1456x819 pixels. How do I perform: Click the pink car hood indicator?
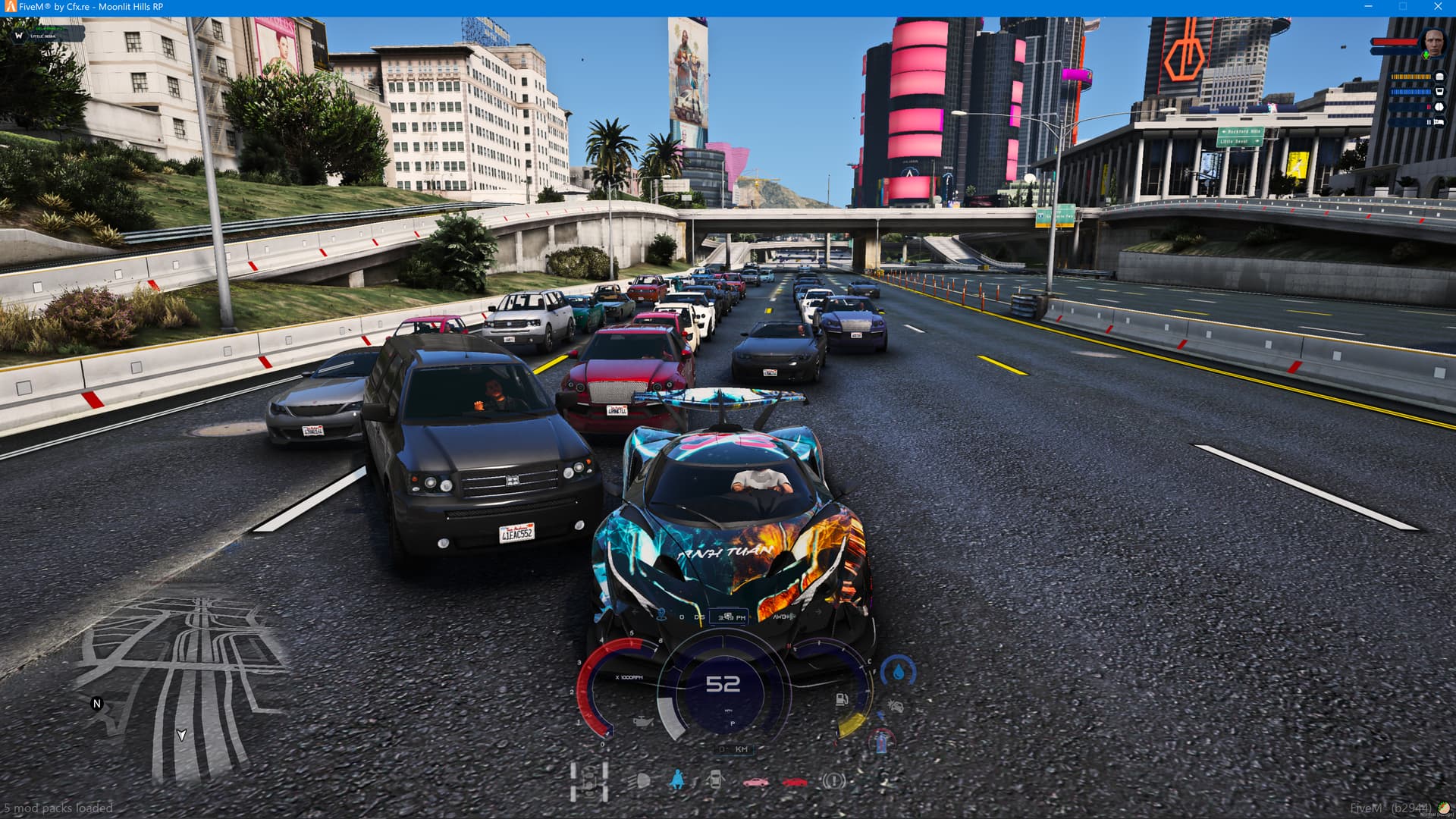pyautogui.click(x=755, y=782)
